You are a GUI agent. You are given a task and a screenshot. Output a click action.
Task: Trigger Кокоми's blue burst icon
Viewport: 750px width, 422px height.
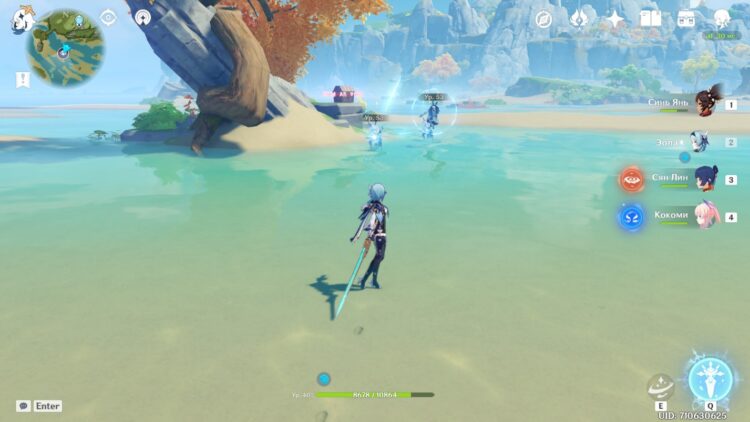(631, 216)
